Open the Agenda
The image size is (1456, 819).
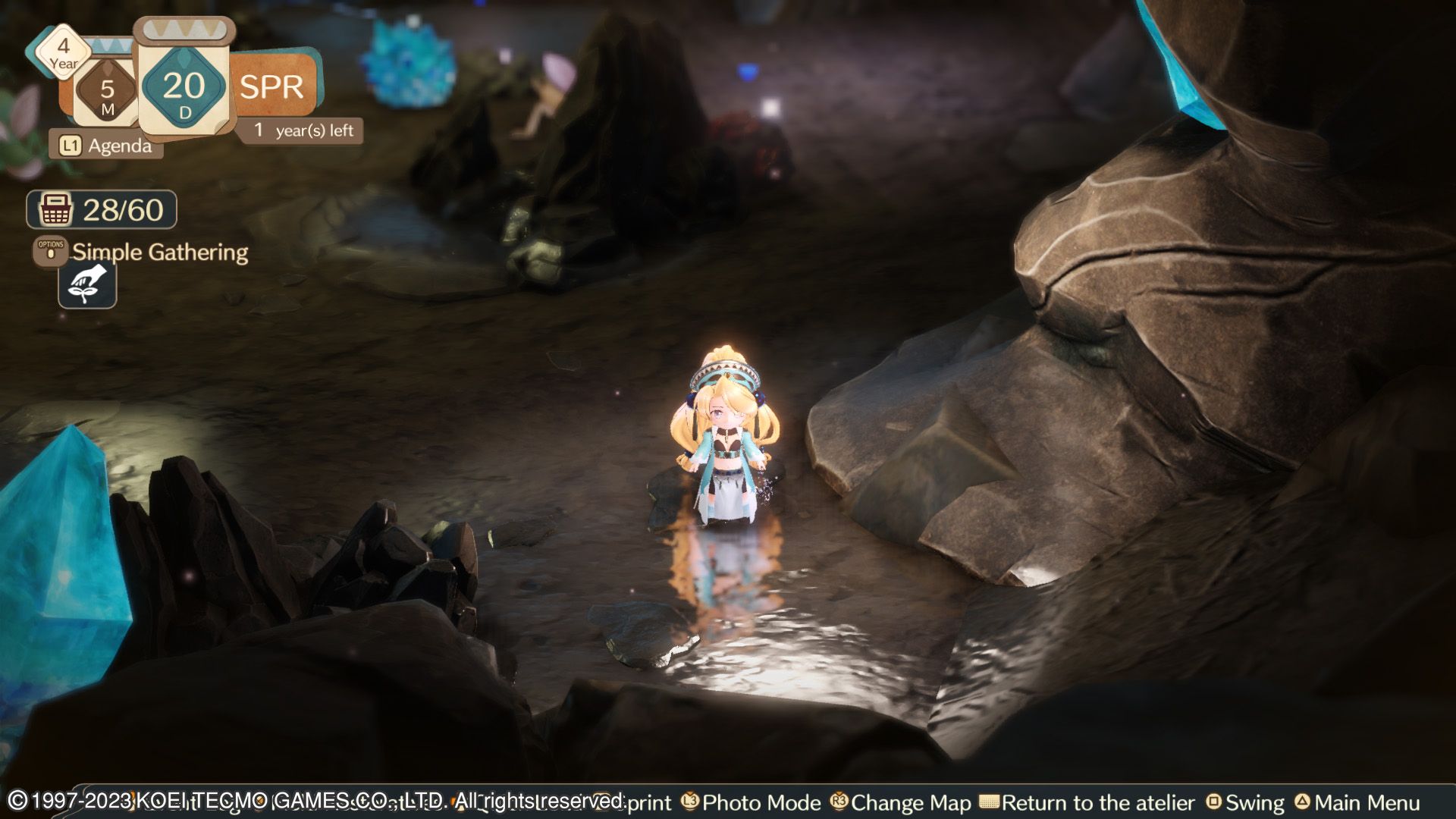click(119, 146)
